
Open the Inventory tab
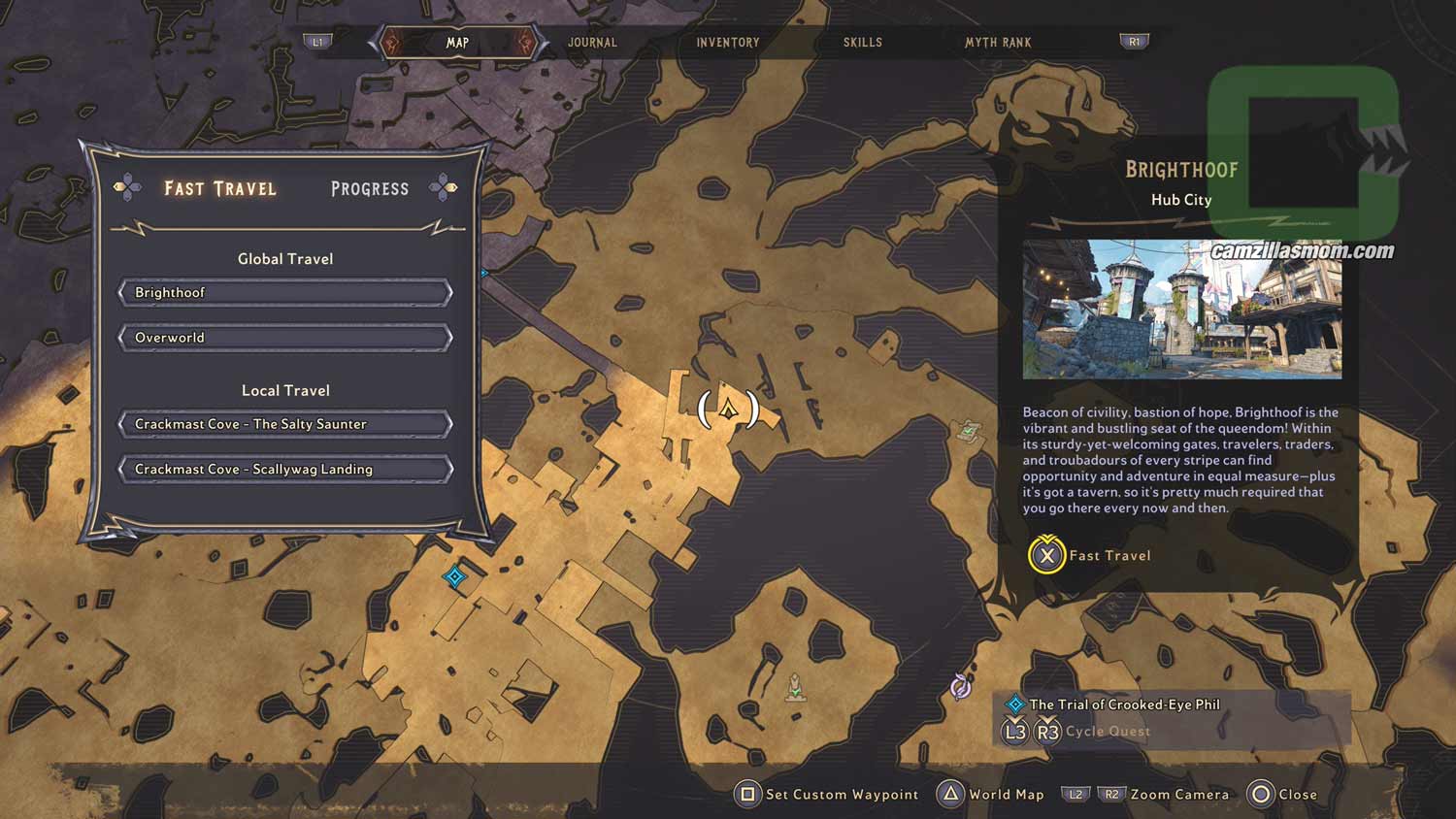pos(727,43)
